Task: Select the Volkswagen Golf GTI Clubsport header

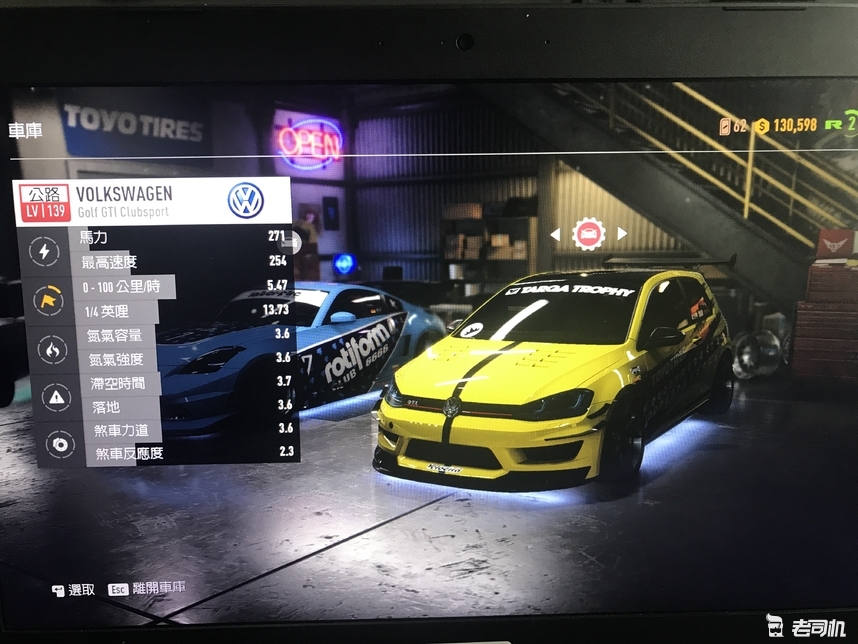Action: tap(154, 201)
